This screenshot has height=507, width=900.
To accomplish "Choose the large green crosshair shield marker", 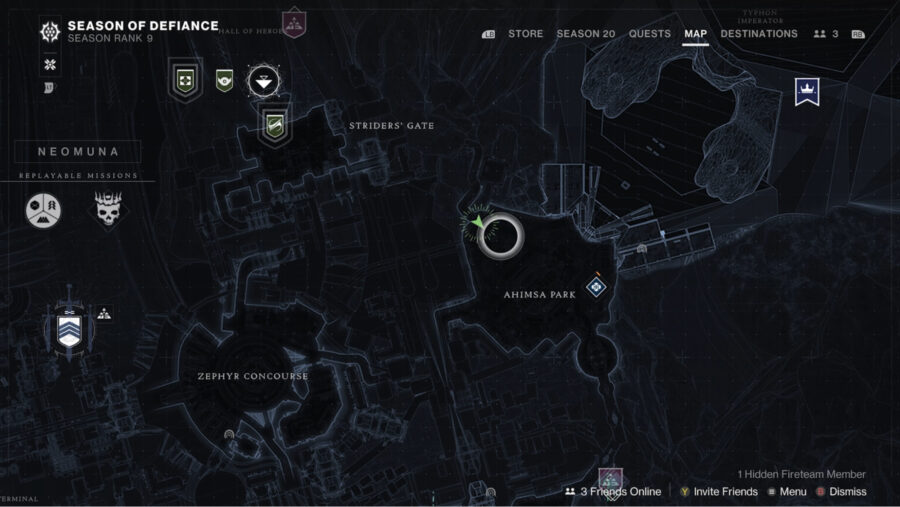I will (185, 76).
